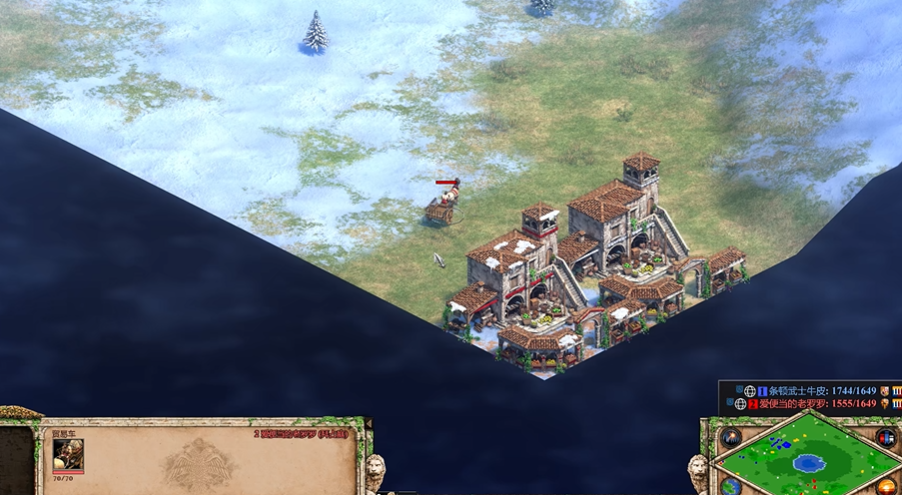The image size is (902, 495).
Task: Switch the minimap terrain mode globe icon
Action: point(731,486)
